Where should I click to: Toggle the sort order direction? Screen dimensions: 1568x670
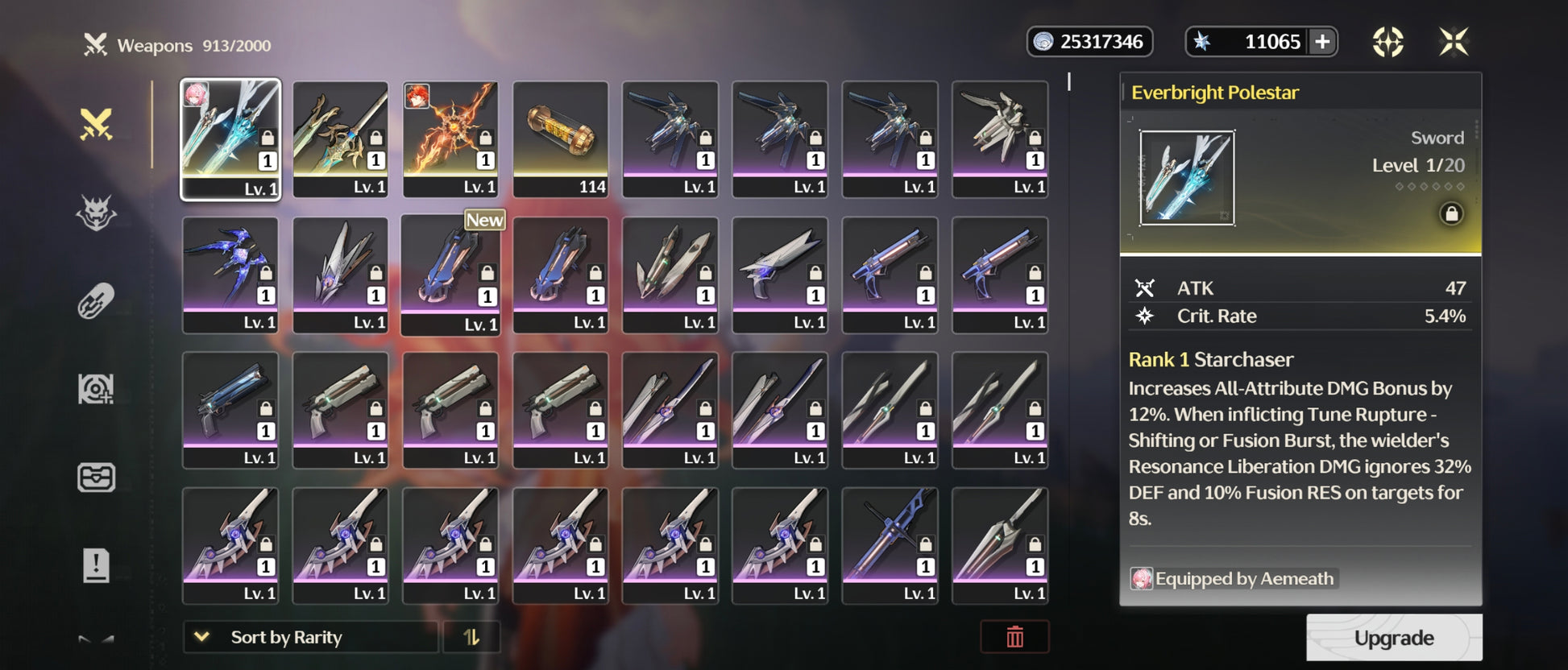471,637
